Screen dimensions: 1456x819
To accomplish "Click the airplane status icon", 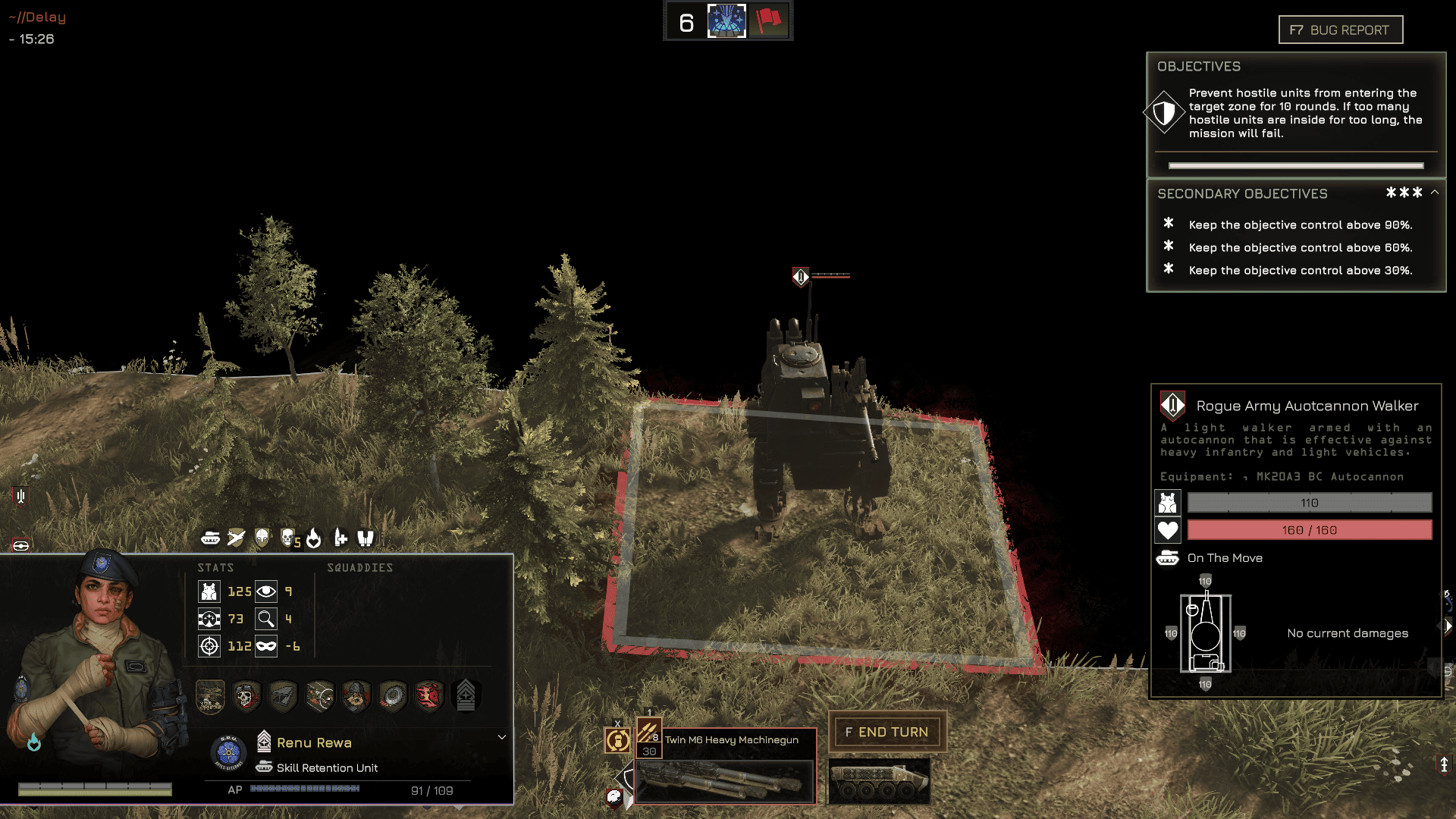I will [x=237, y=538].
